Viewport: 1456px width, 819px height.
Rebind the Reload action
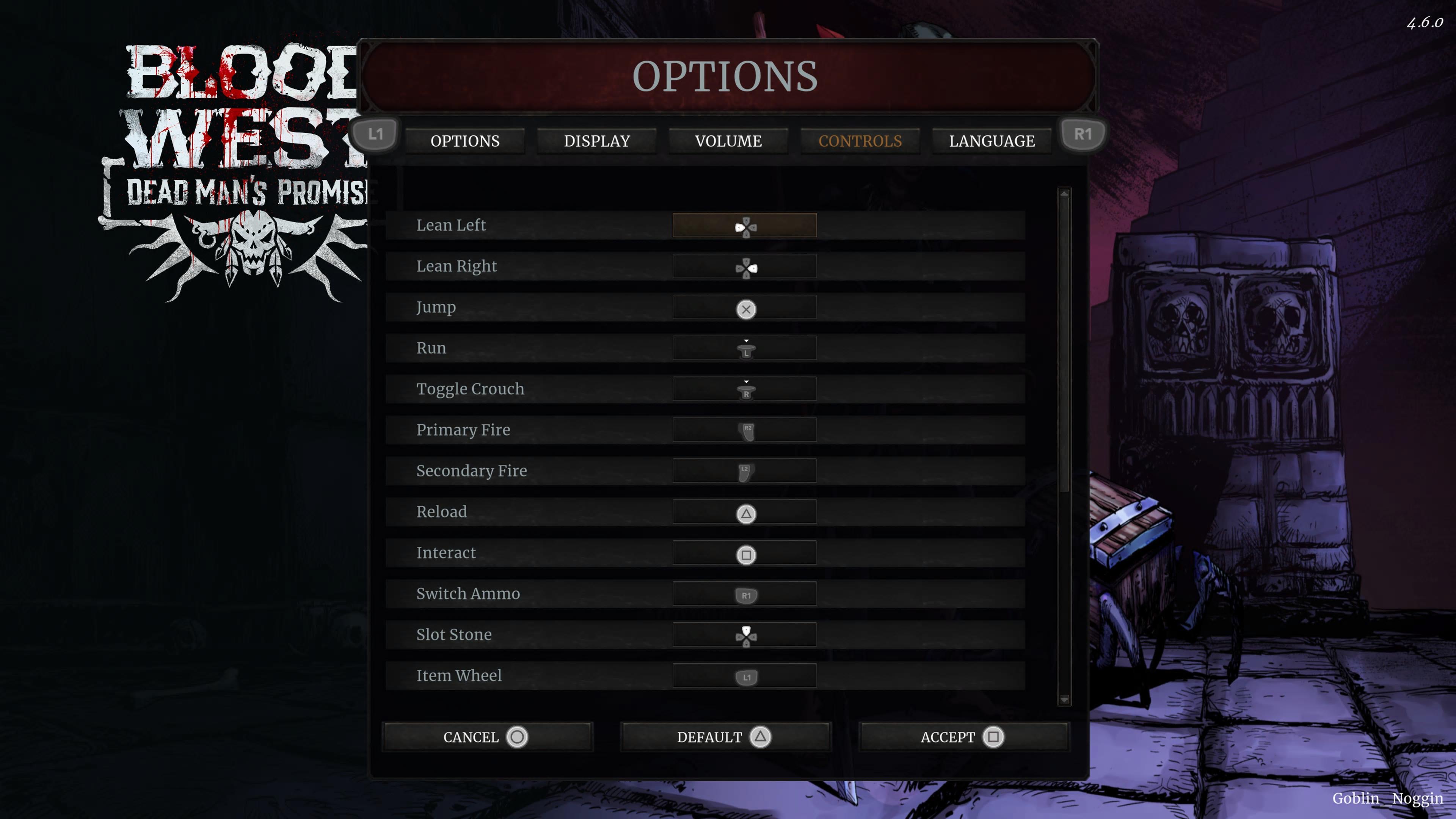tap(744, 512)
